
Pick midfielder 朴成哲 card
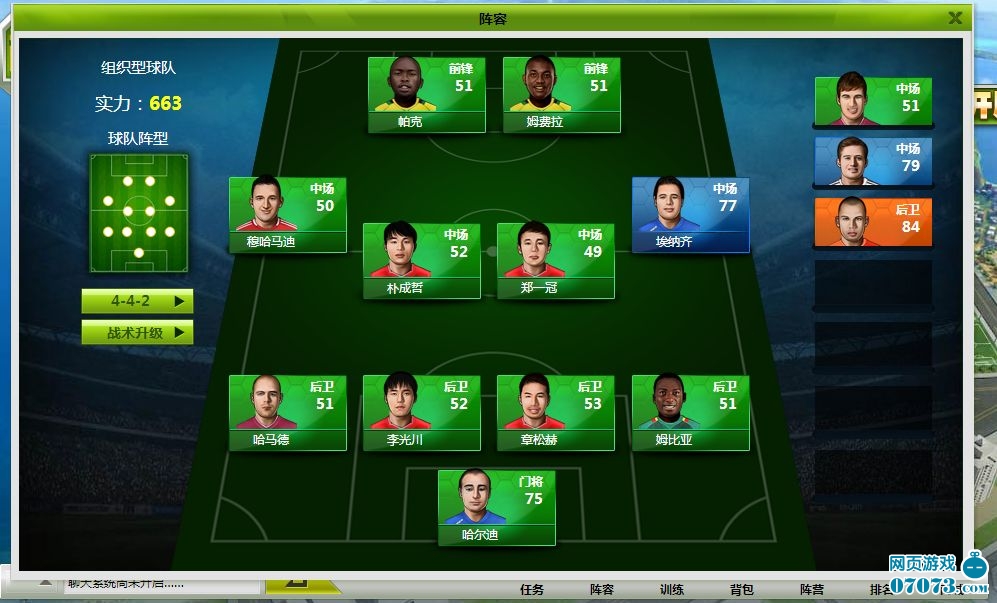[421, 261]
